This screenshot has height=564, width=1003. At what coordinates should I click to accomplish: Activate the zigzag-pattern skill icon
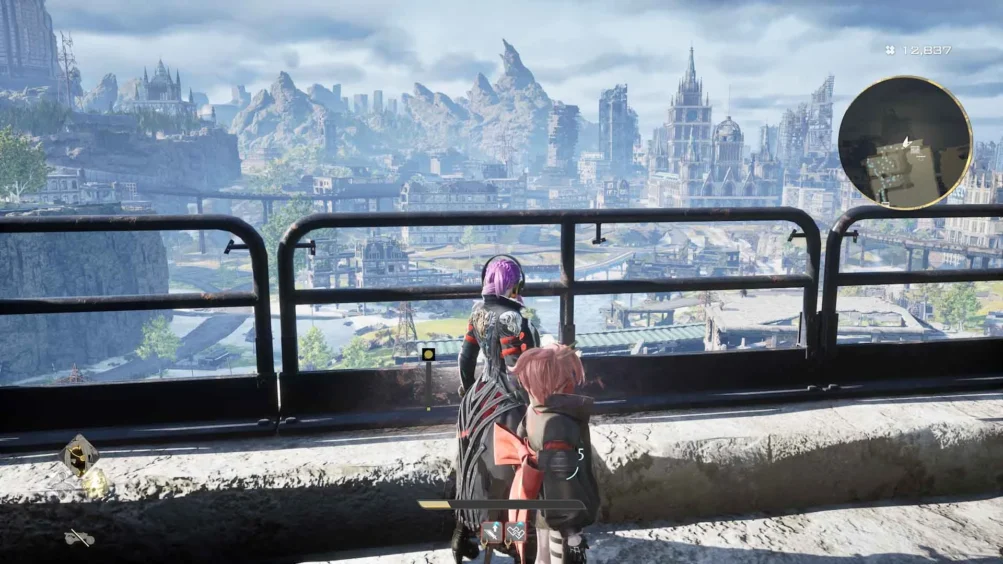pyautogui.click(x=516, y=532)
